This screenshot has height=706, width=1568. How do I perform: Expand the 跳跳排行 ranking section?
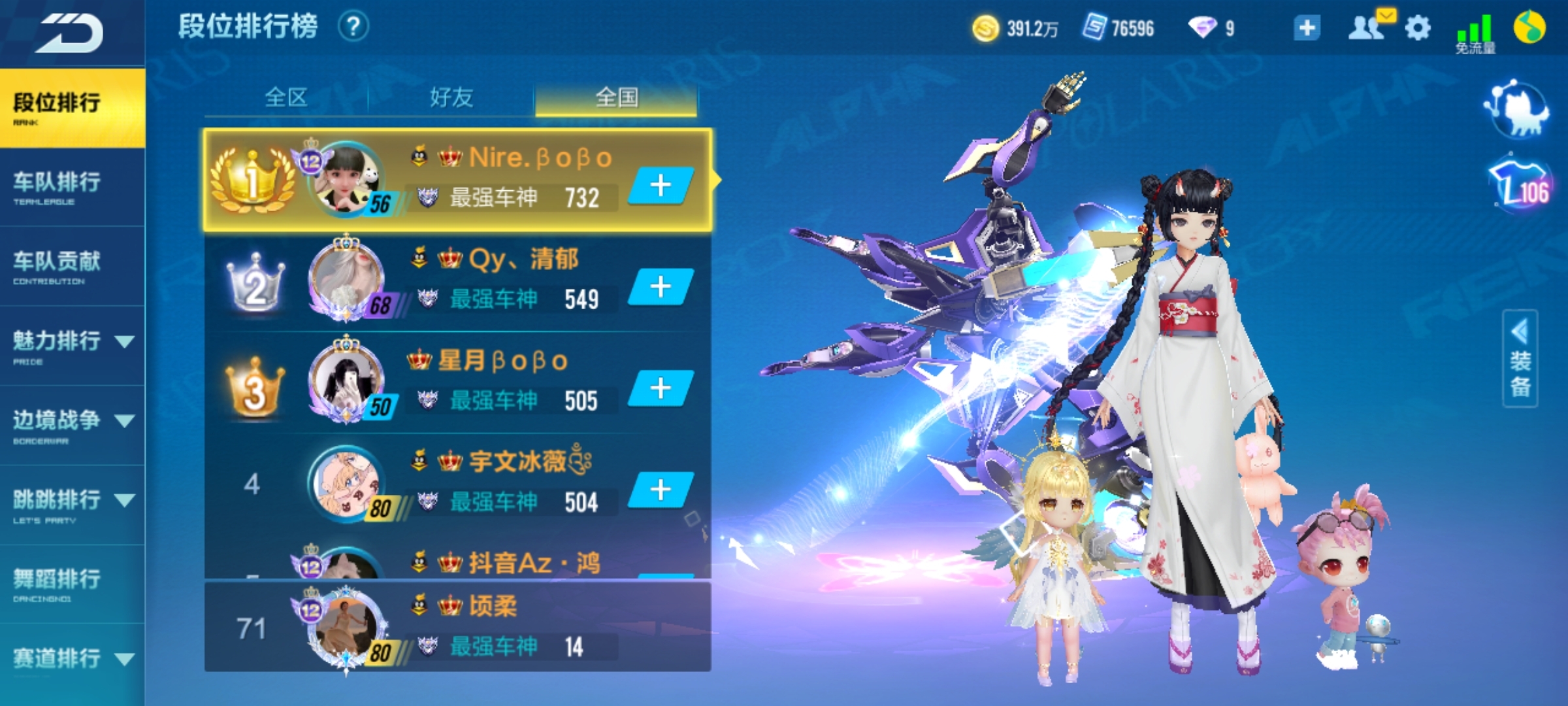pos(72,505)
